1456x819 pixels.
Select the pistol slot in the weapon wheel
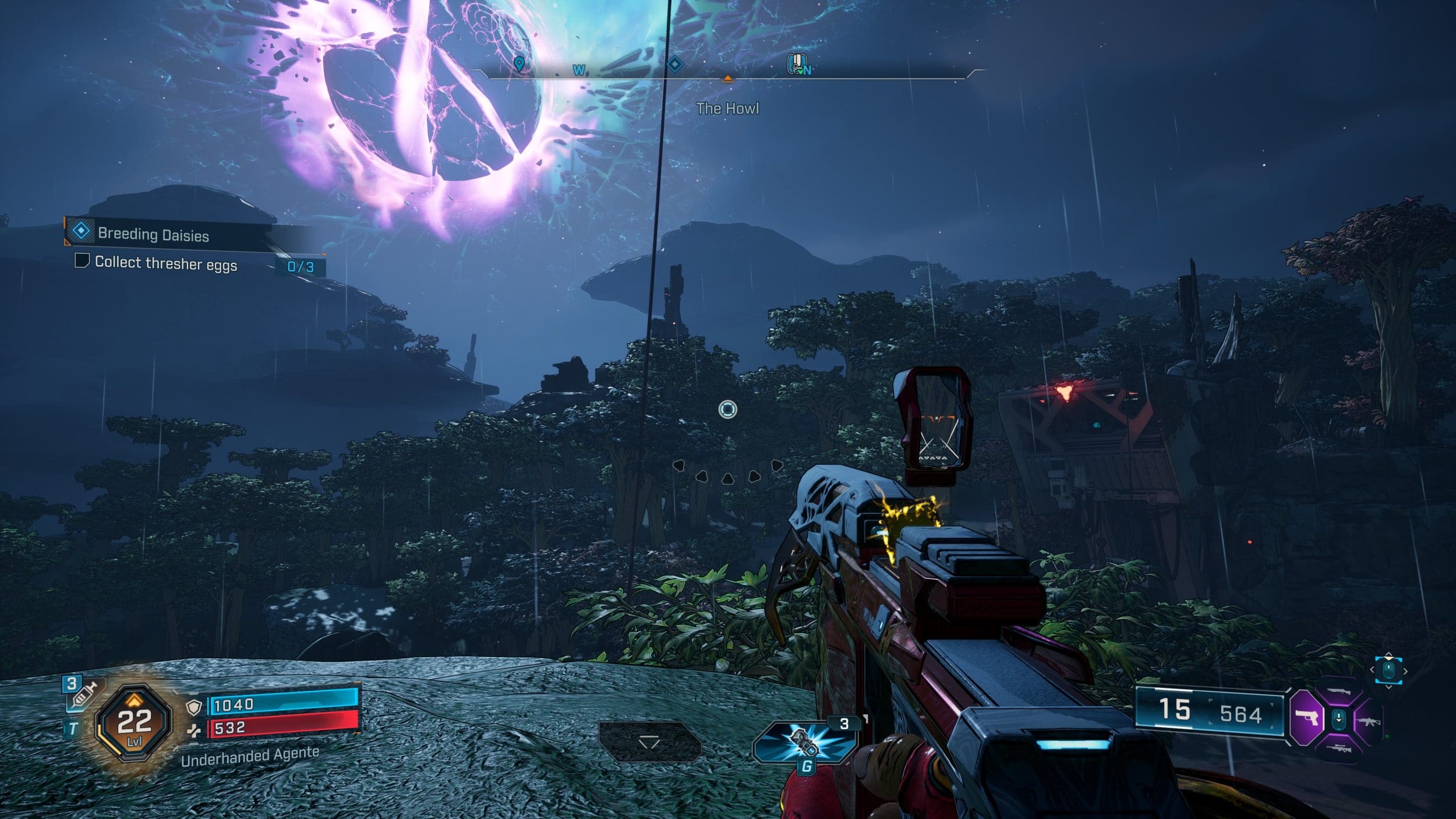click(1306, 718)
